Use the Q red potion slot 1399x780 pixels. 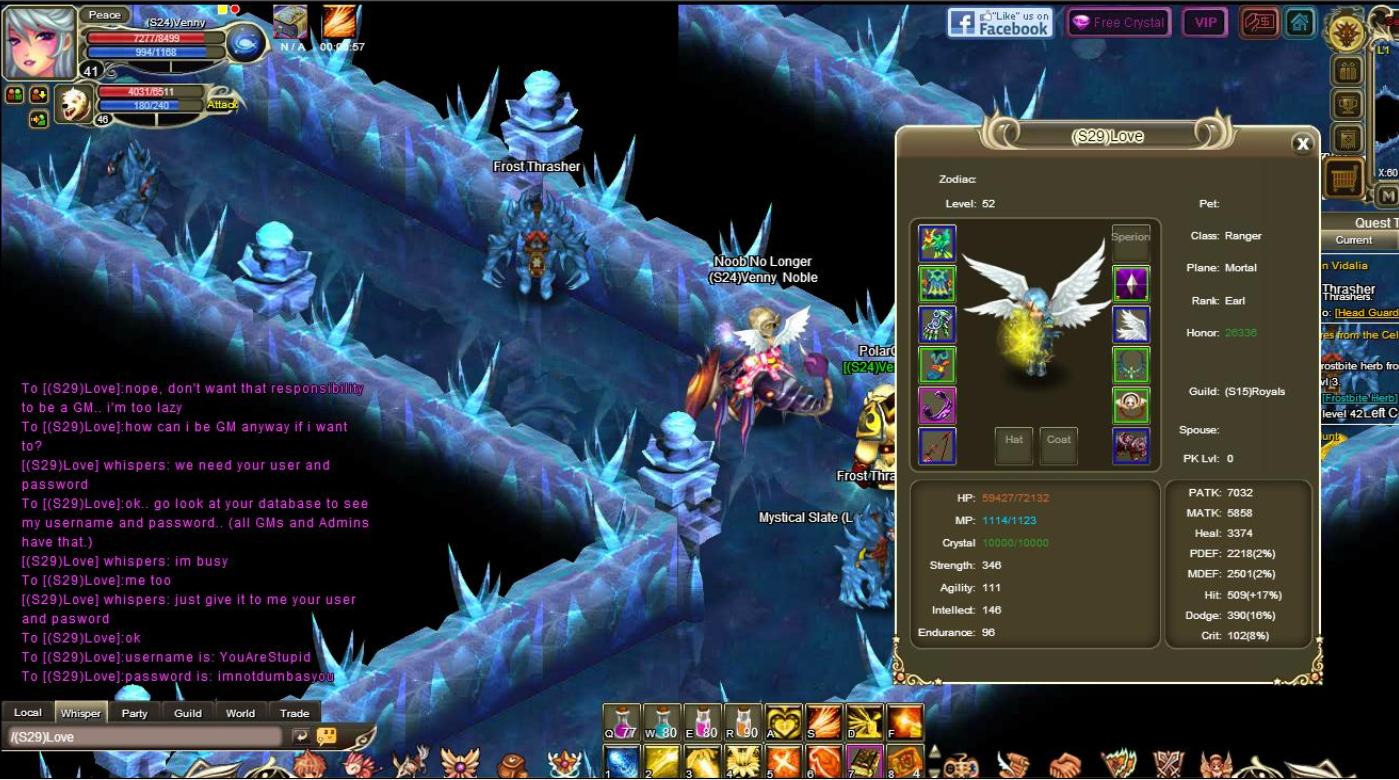621,723
